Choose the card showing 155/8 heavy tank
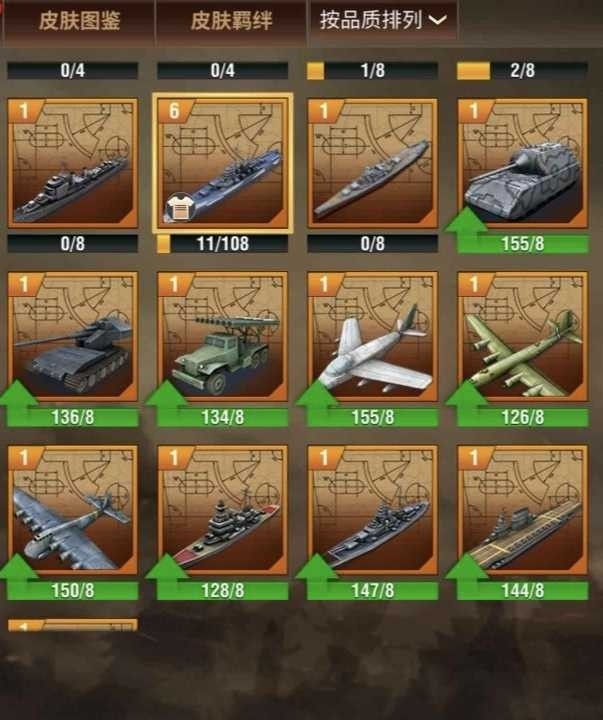The image size is (603, 720). click(520, 163)
